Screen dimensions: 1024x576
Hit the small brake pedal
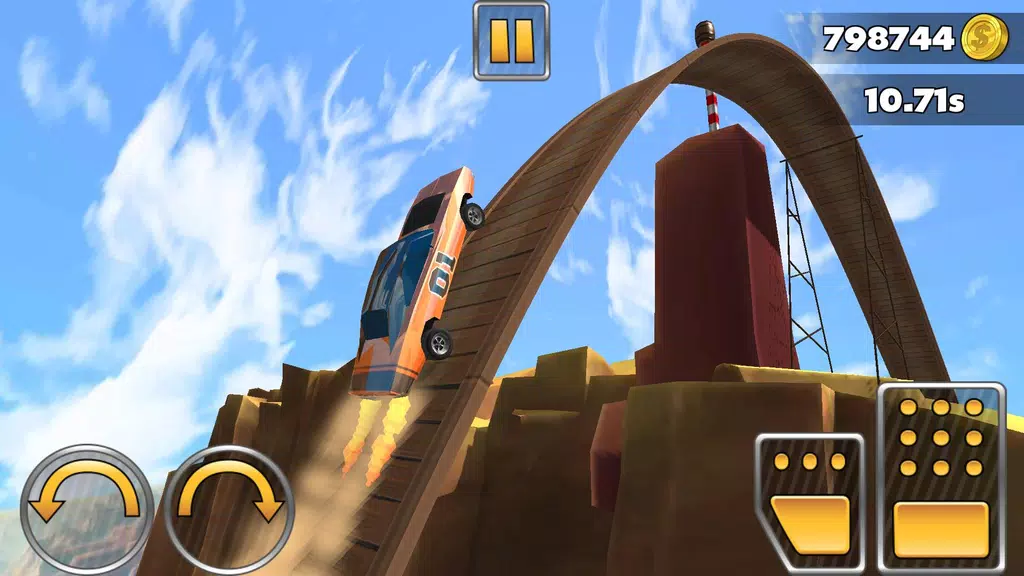[809, 502]
